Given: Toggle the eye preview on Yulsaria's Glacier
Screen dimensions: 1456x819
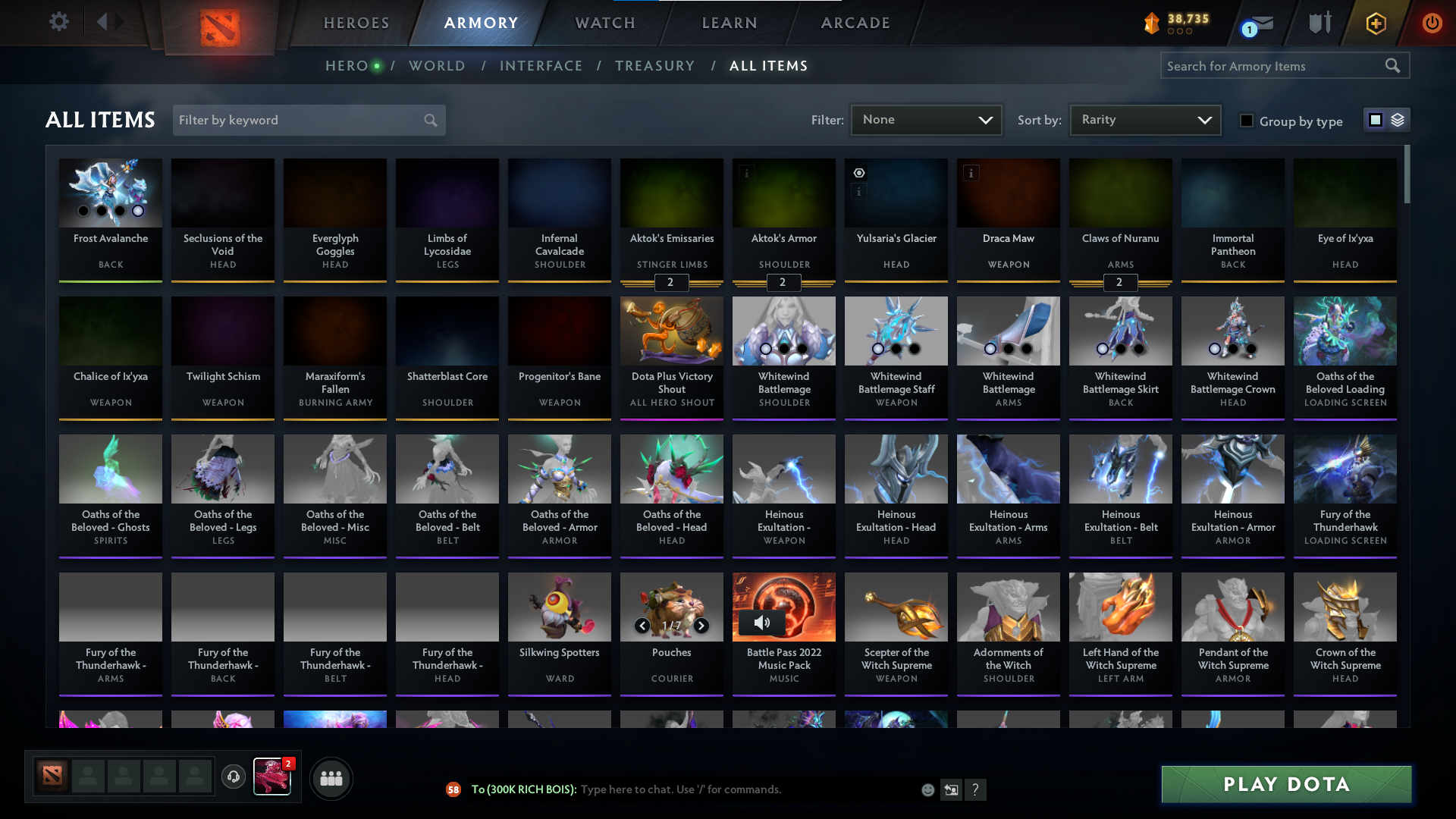Looking at the screenshot, I should (859, 173).
